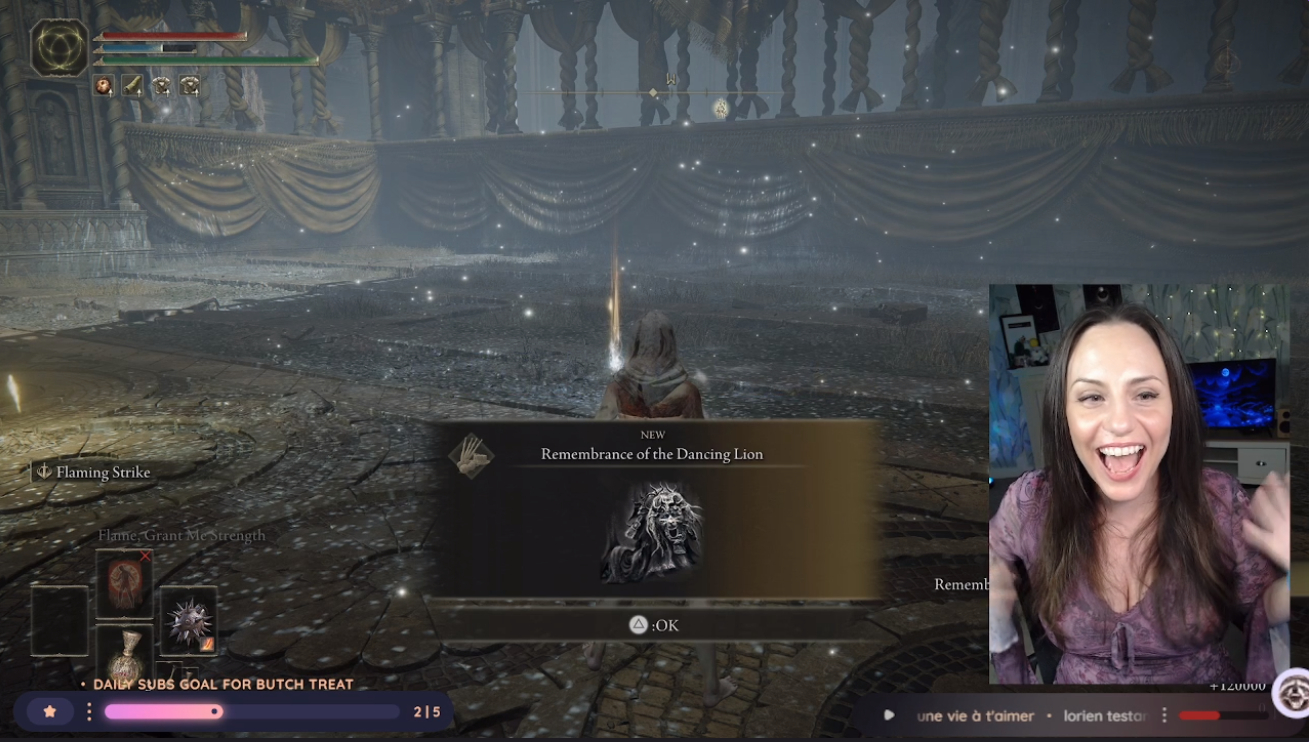Click the play button on the music widget
This screenshot has width=1309, height=742.
point(889,716)
